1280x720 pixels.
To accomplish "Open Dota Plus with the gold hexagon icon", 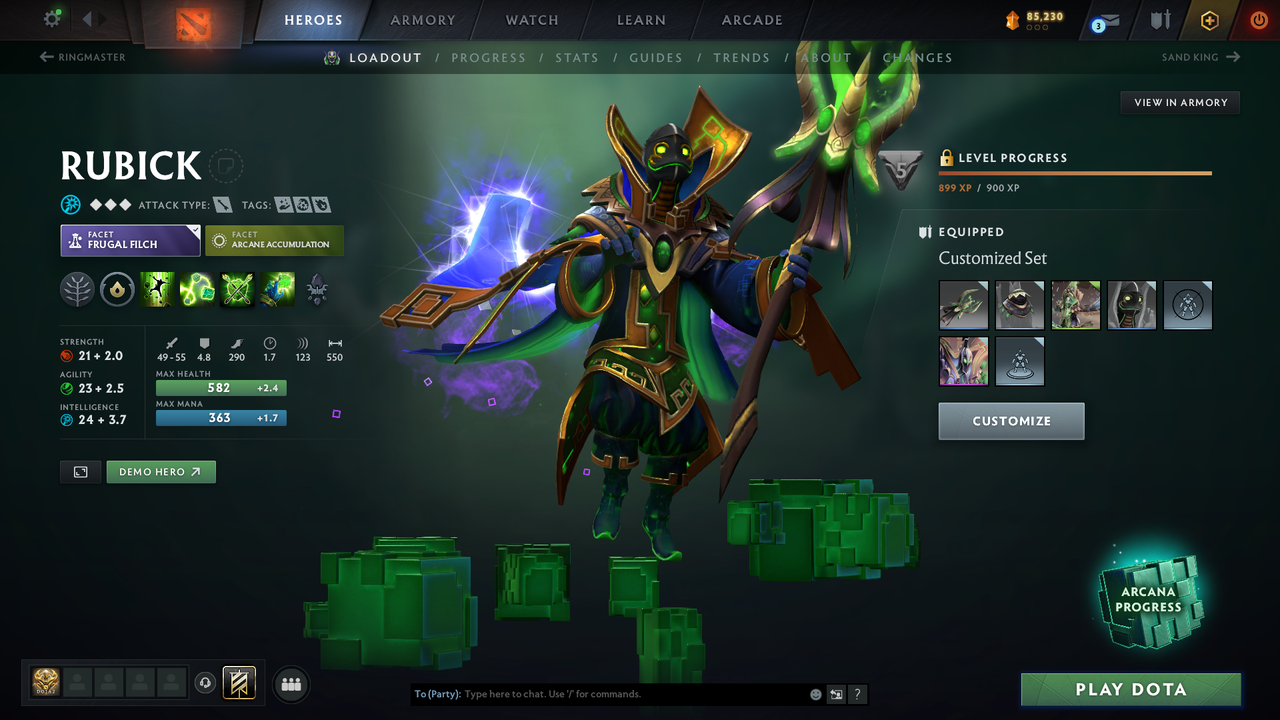I will pyautogui.click(x=1210, y=19).
